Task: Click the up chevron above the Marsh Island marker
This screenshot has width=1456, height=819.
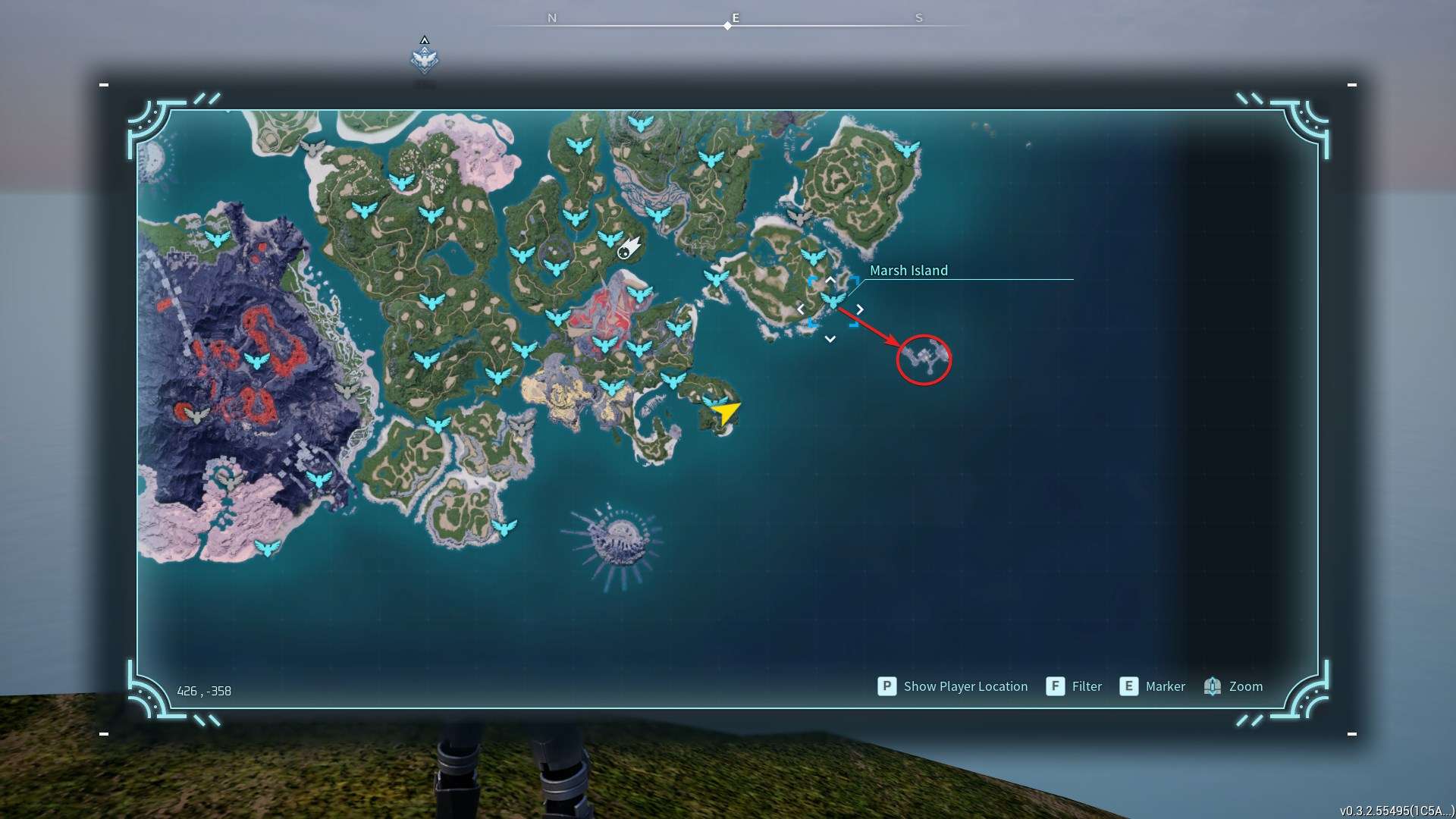Action: (x=830, y=280)
